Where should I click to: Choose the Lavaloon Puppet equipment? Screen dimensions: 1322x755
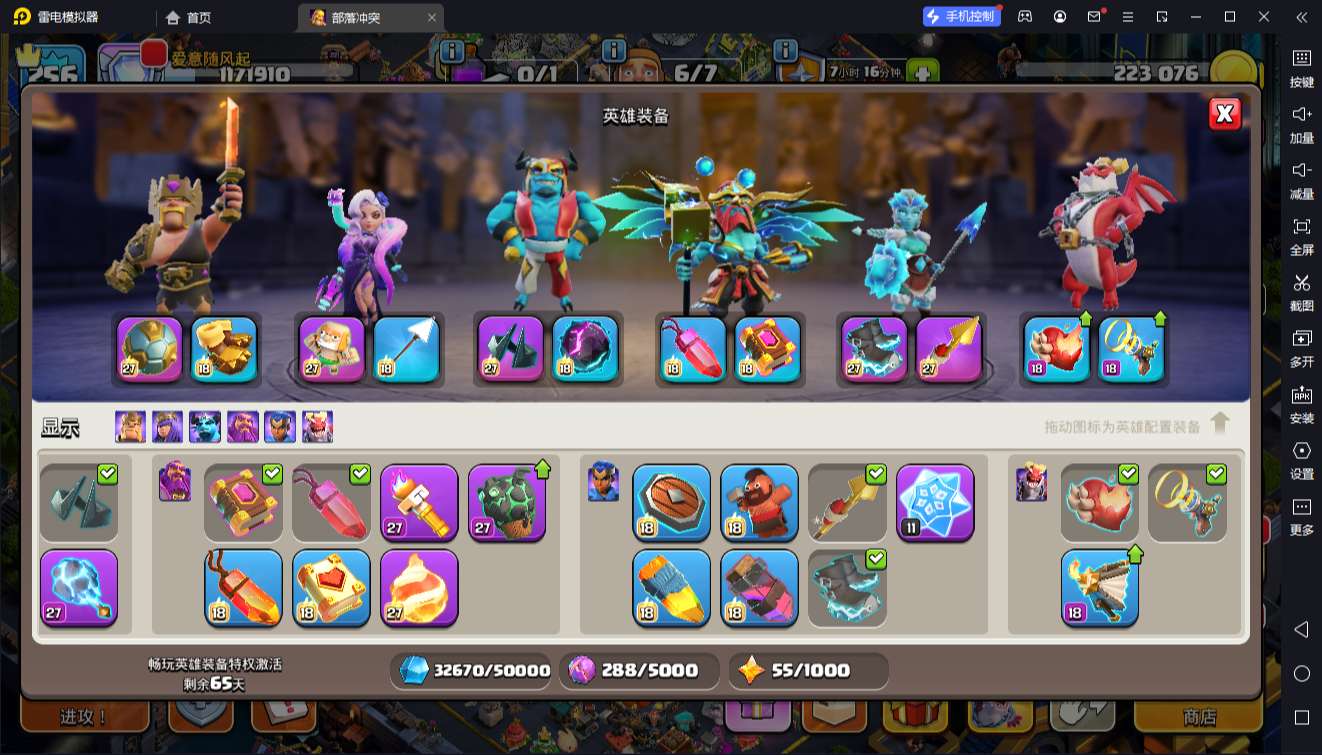coord(507,502)
